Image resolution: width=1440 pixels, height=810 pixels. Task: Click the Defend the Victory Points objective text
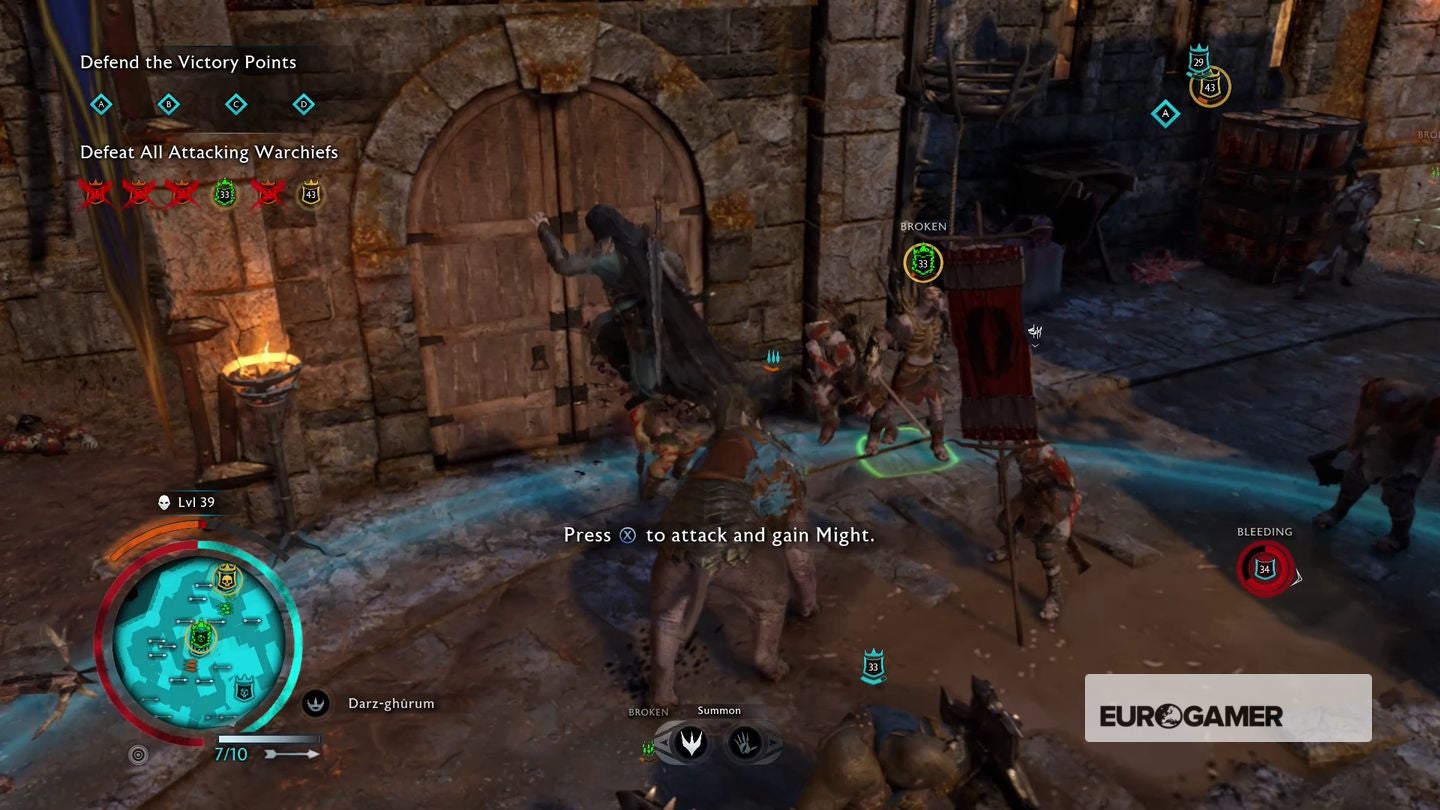click(x=188, y=62)
